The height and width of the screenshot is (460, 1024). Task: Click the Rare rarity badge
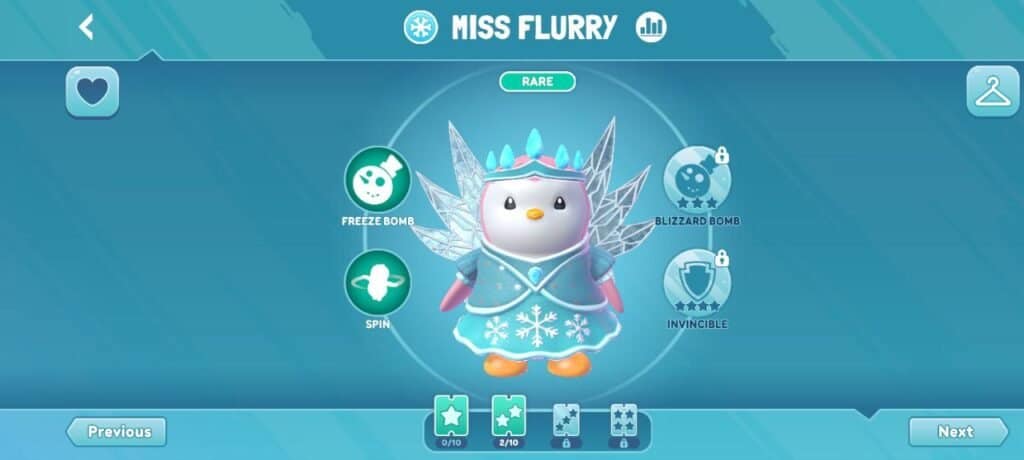pyautogui.click(x=538, y=81)
